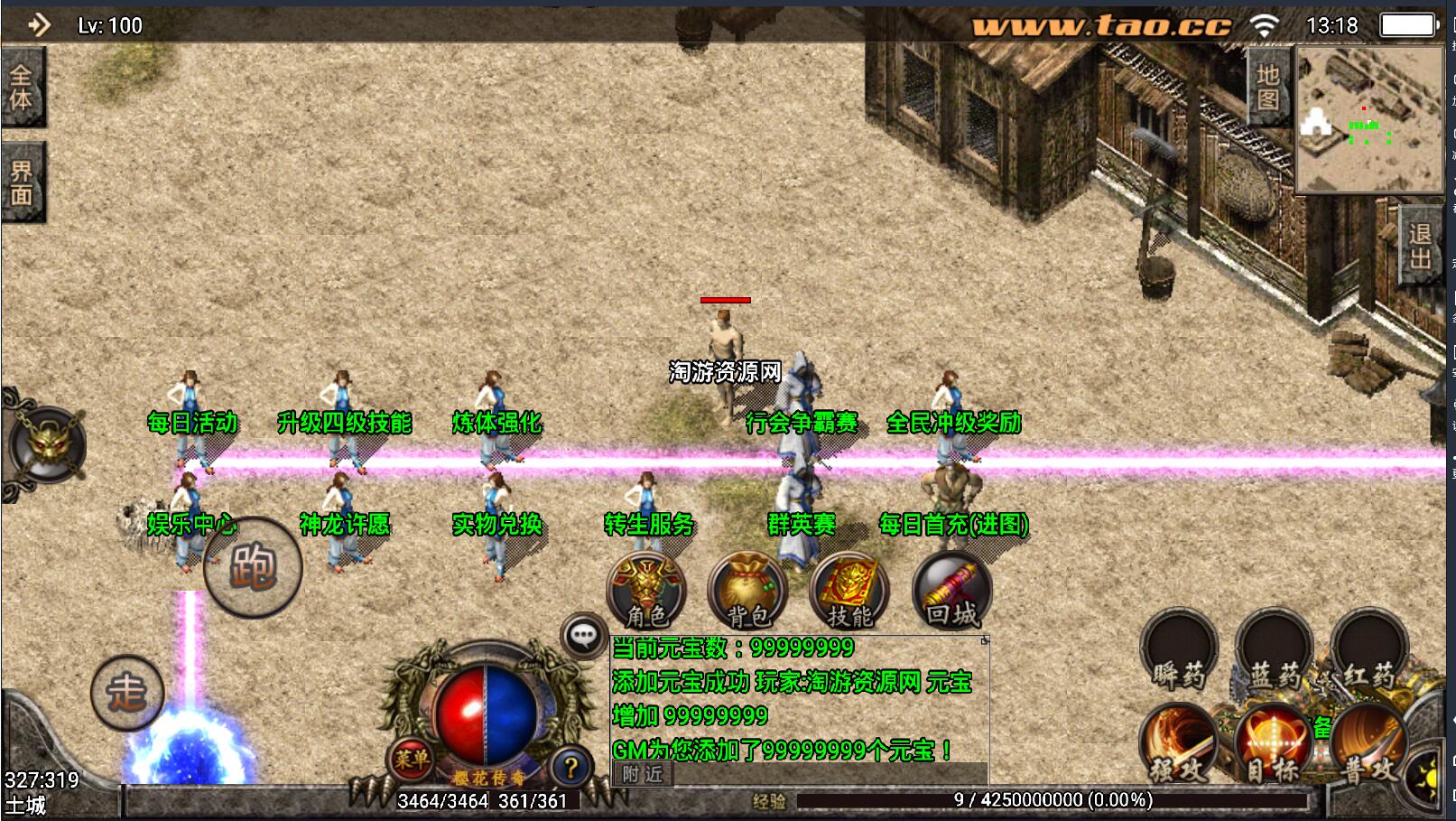Open the 菜单 menu button

pos(411,760)
